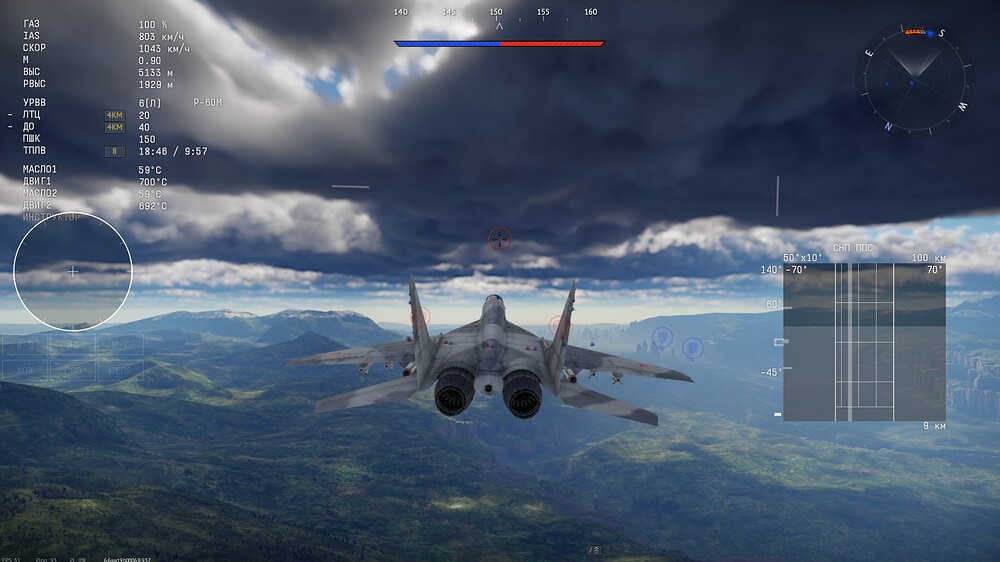Select the НЕПР action button
Image resolution: width=1000 pixels, height=562 pixels.
click(x=120, y=370)
